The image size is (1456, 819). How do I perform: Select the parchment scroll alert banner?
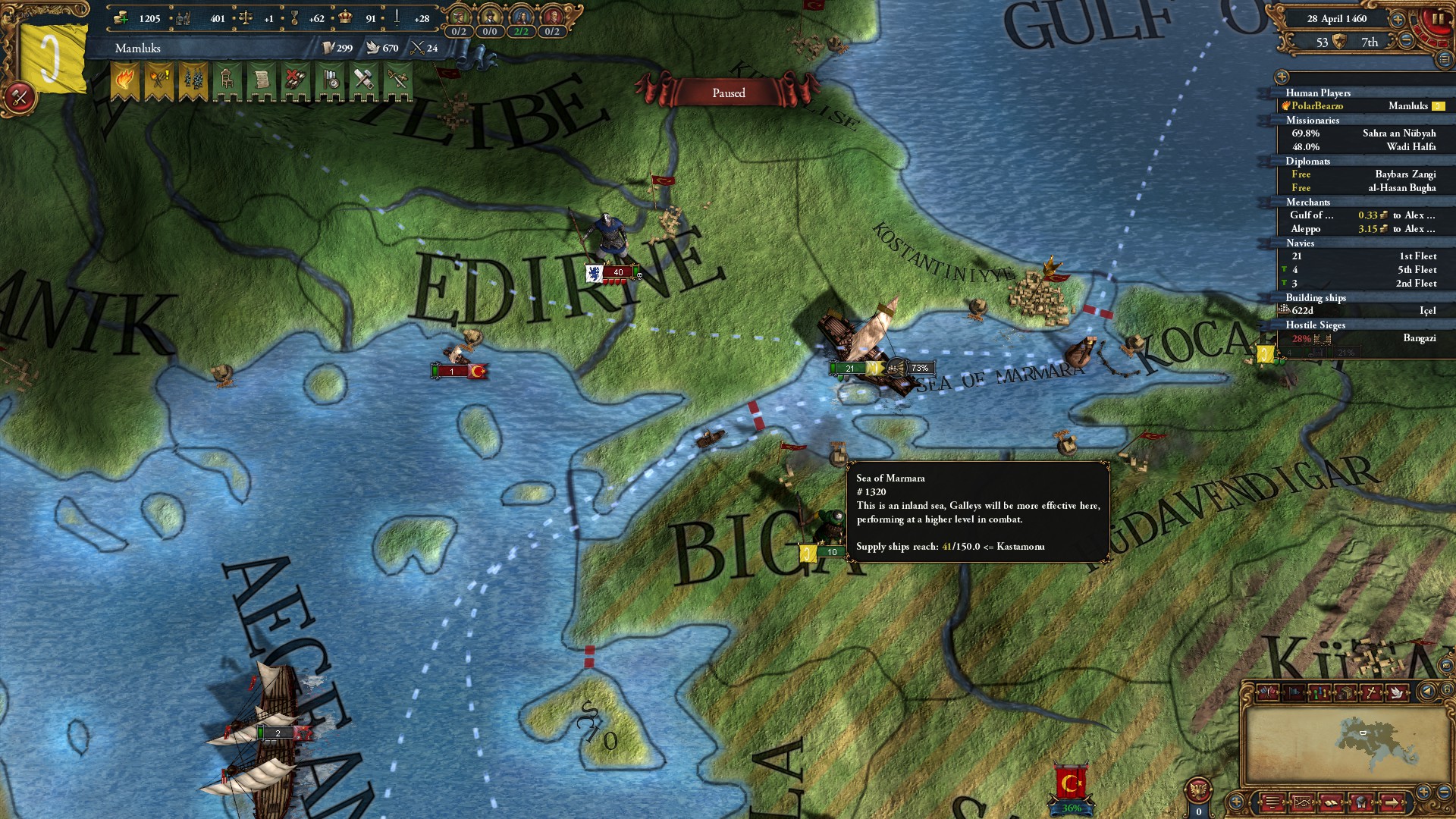click(262, 80)
